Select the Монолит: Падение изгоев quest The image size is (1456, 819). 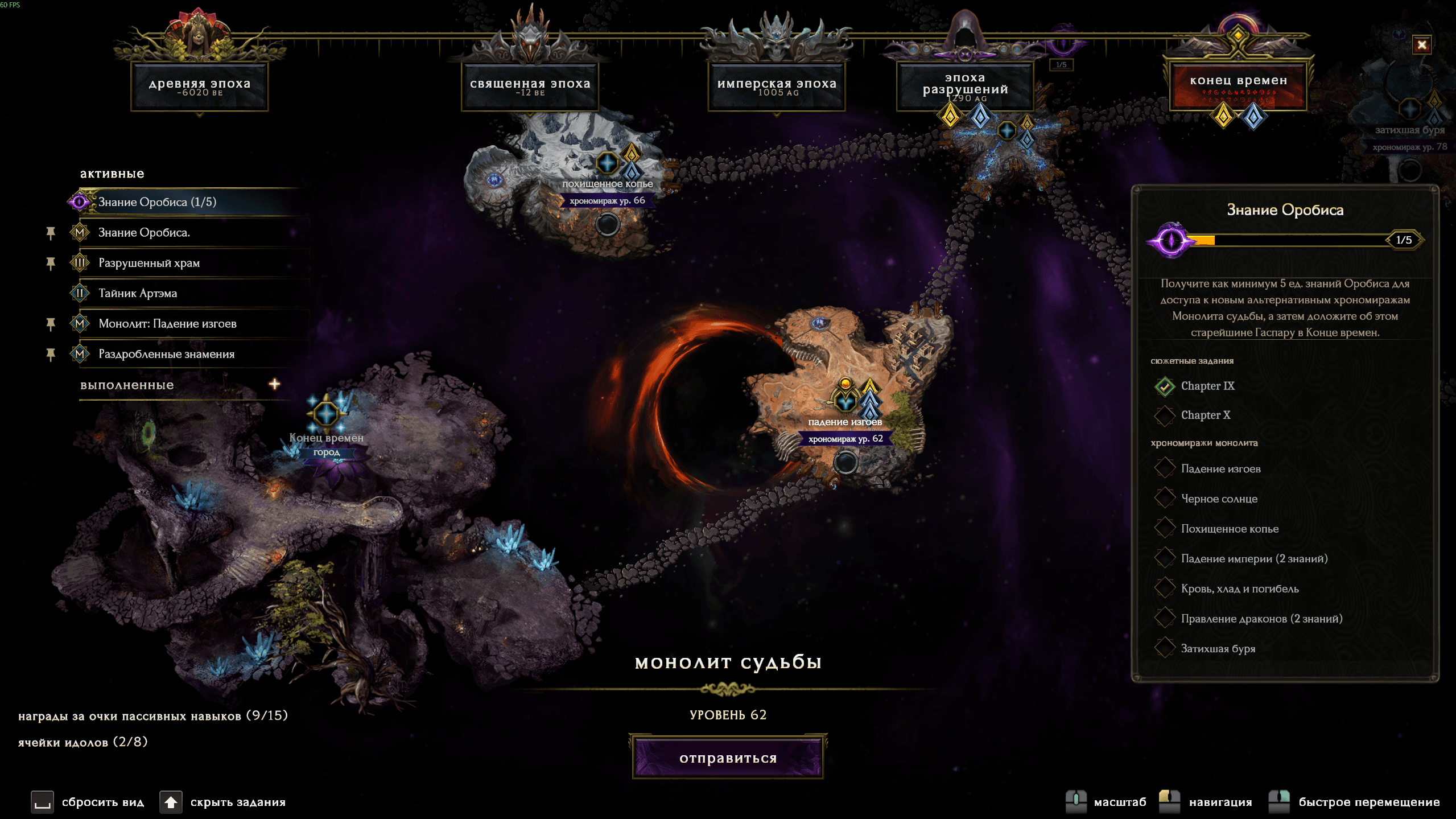point(167,324)
